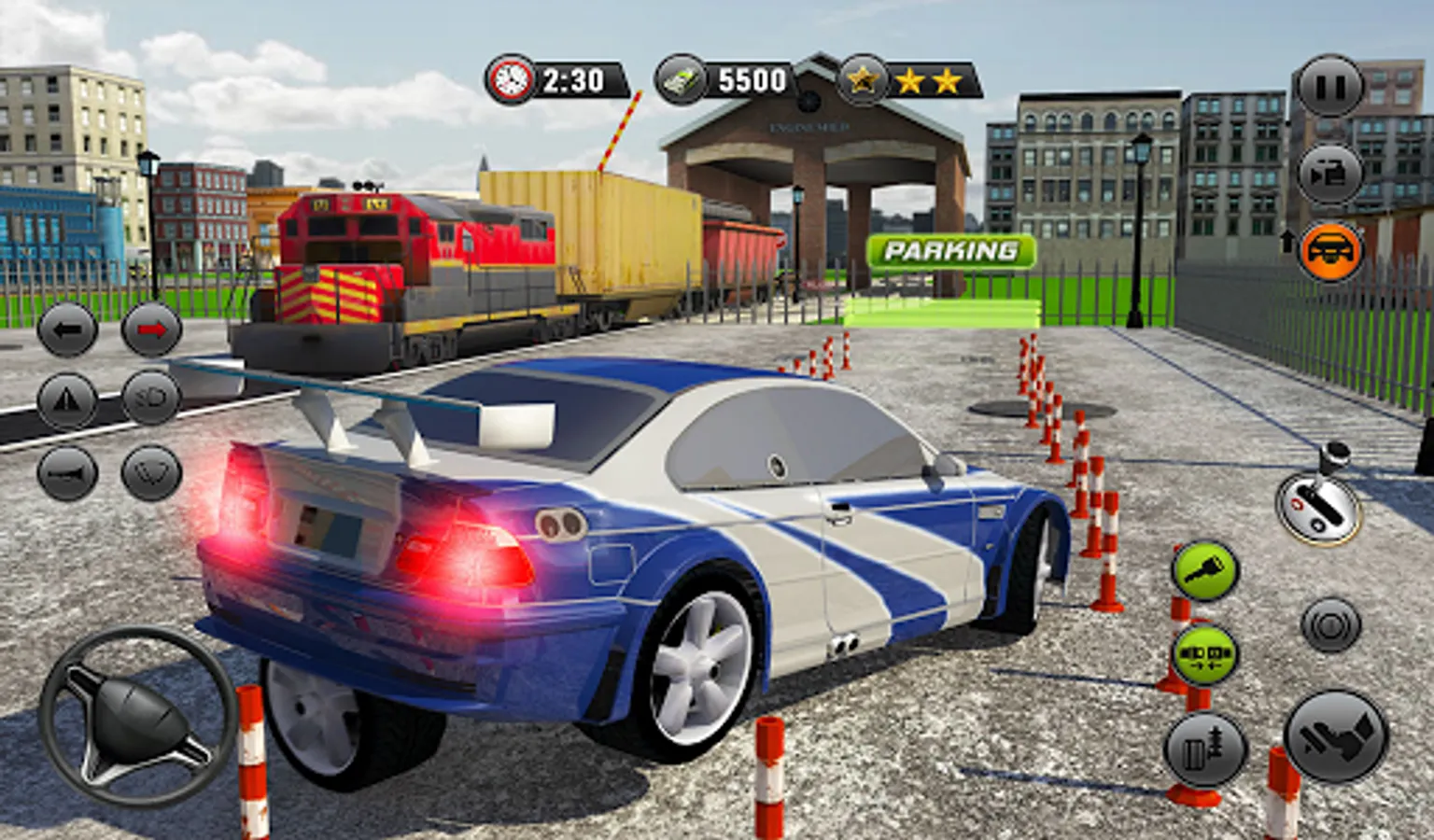Tap the green ignition key button
This screenshot has width=1434, height=840.
pos(1204,572)
